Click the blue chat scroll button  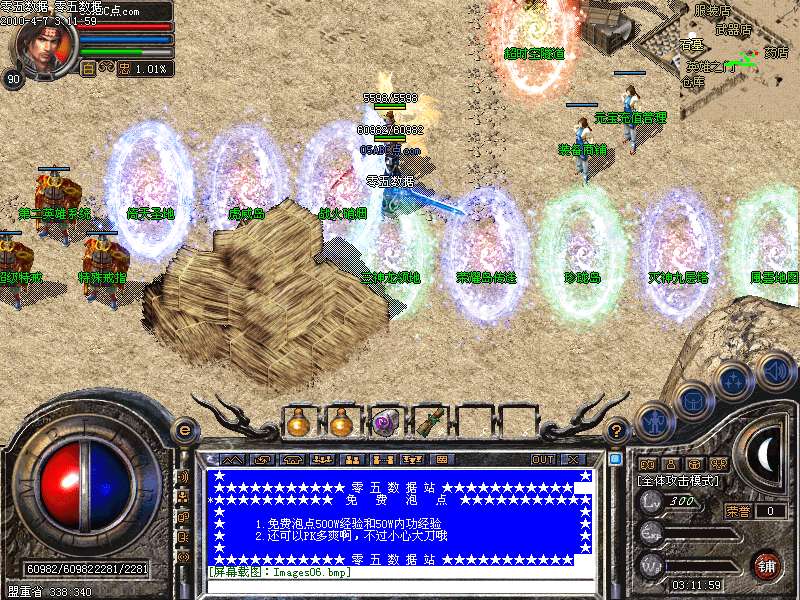click(x=616, y=460)
